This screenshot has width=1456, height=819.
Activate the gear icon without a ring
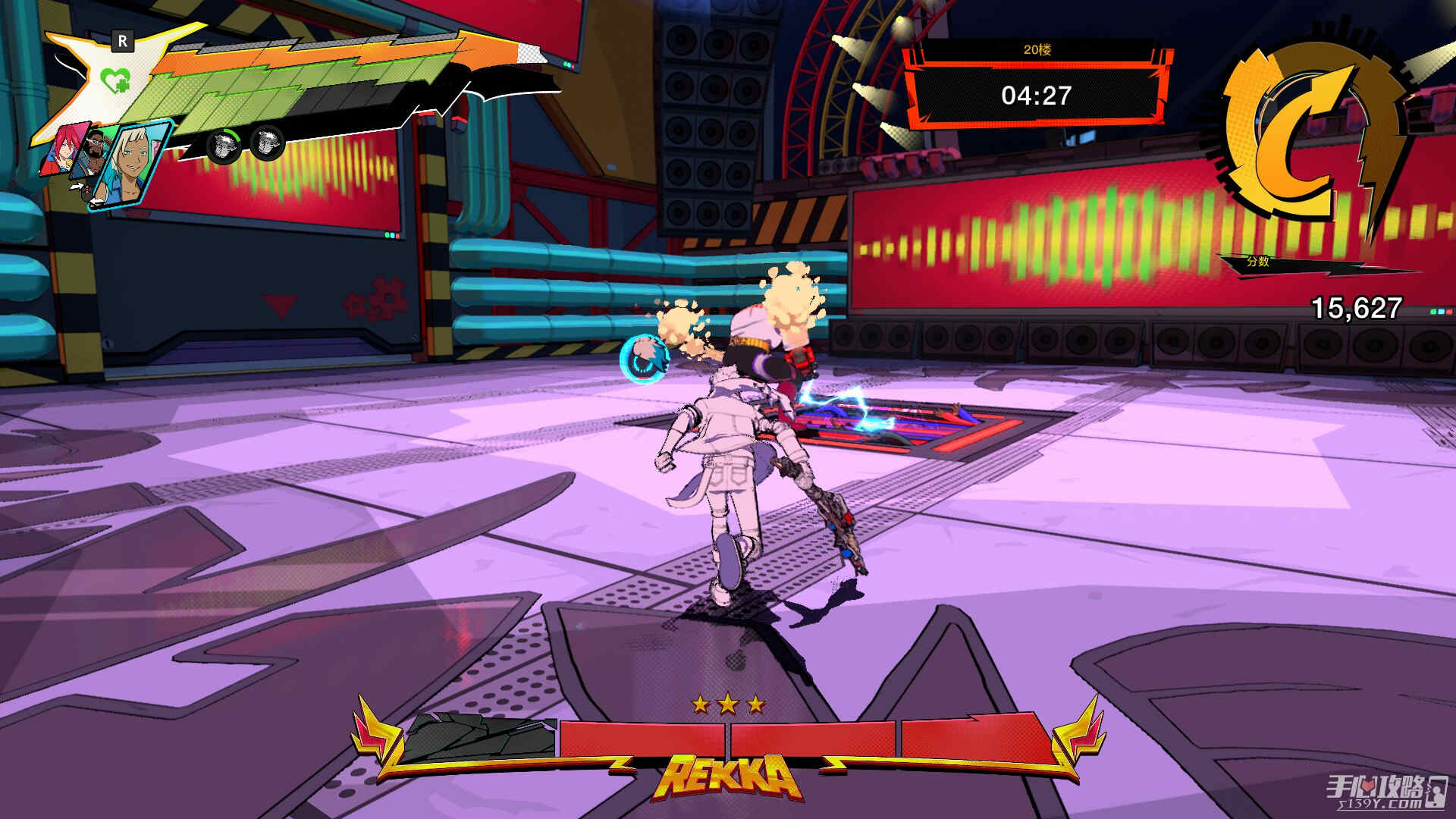[x=266, y=142]
